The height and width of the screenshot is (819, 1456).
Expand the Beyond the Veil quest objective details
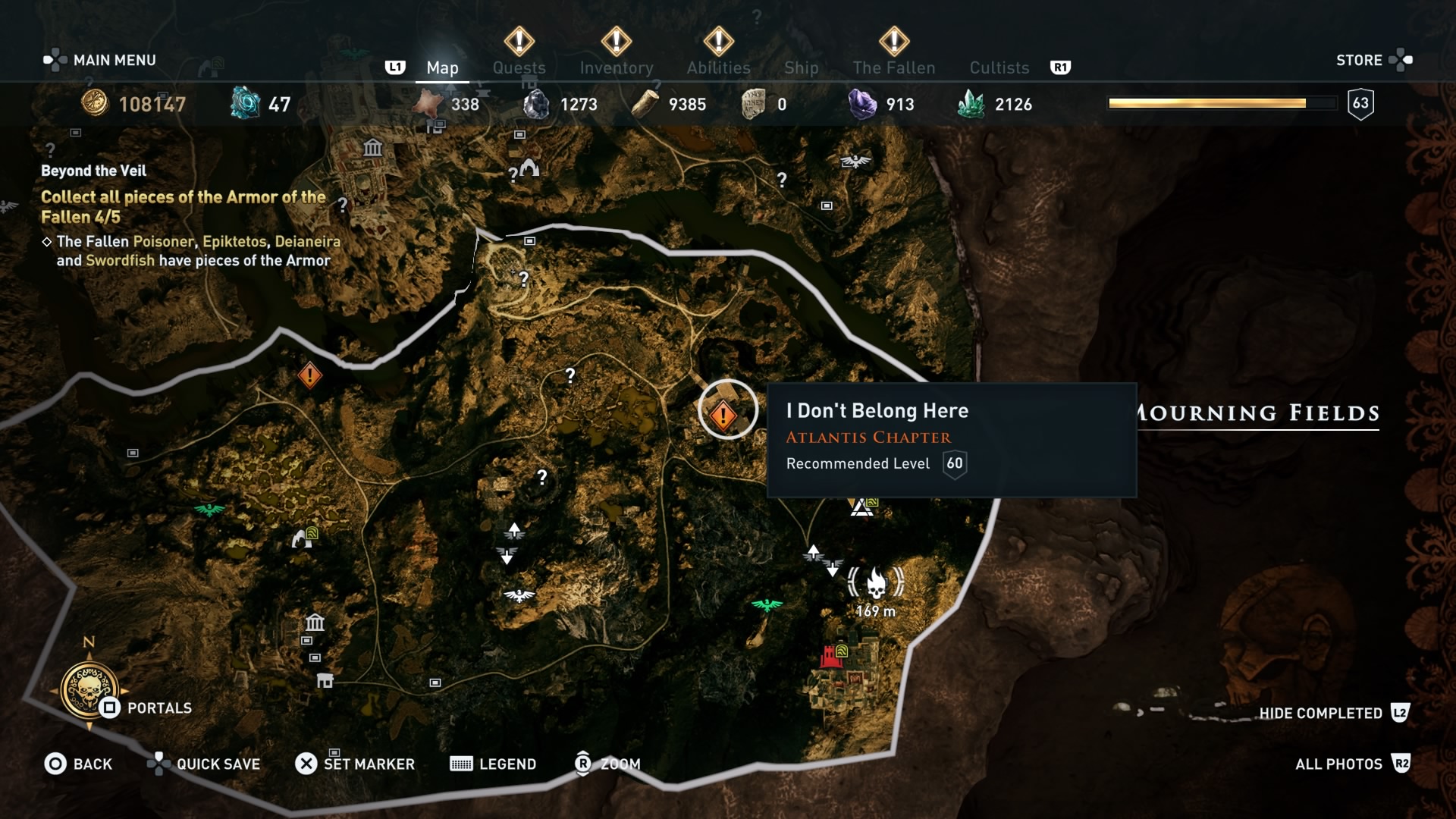coord(182,206)
